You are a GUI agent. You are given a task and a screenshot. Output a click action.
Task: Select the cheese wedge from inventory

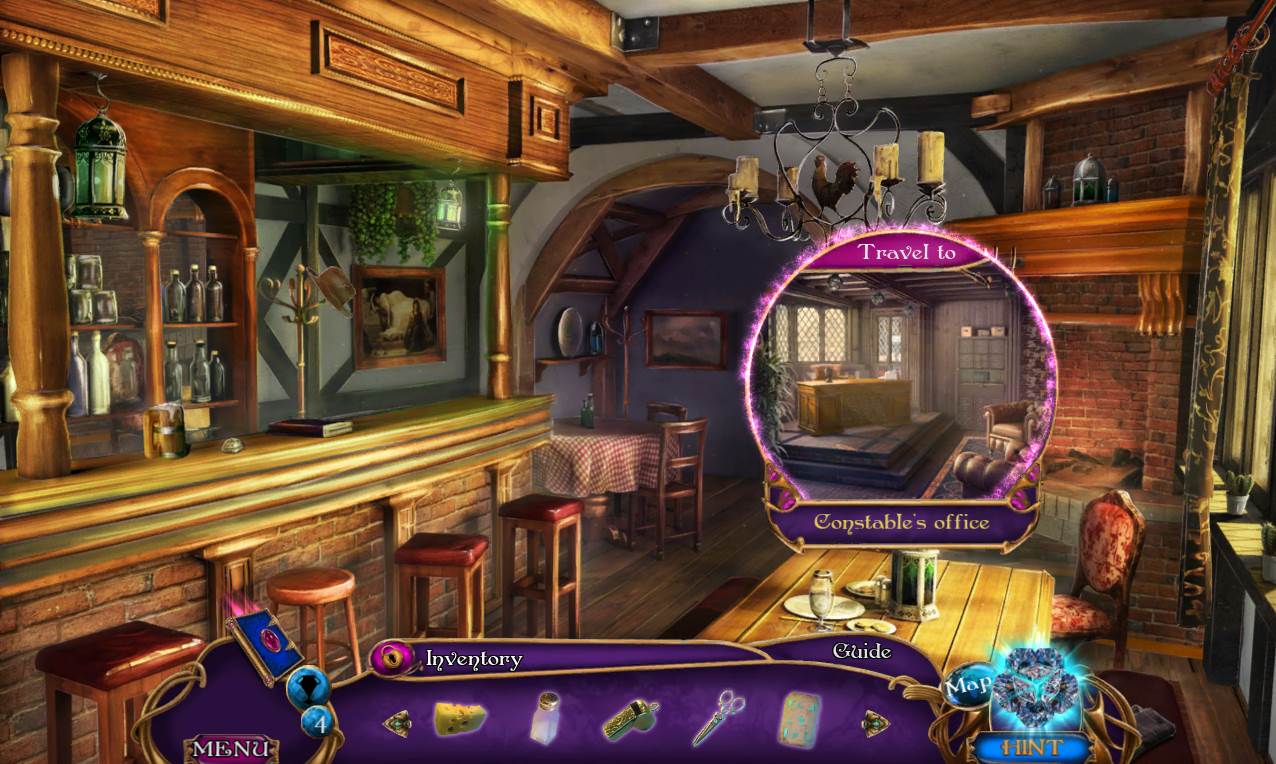460,718
